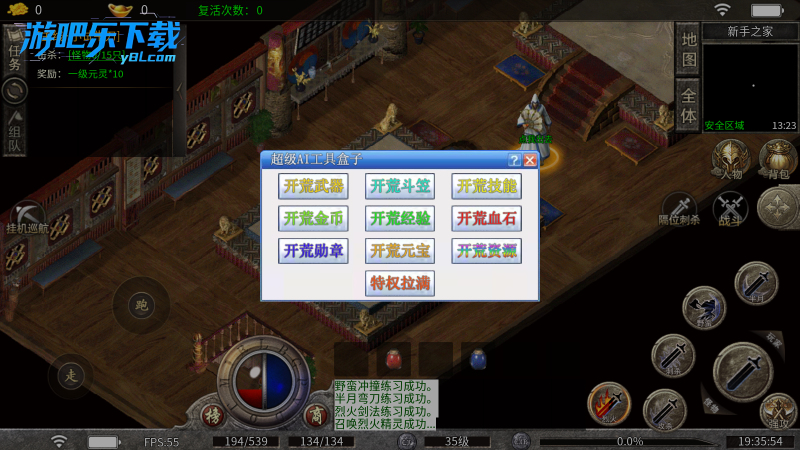Open the 人物 character panel

[x=732, y=158]
